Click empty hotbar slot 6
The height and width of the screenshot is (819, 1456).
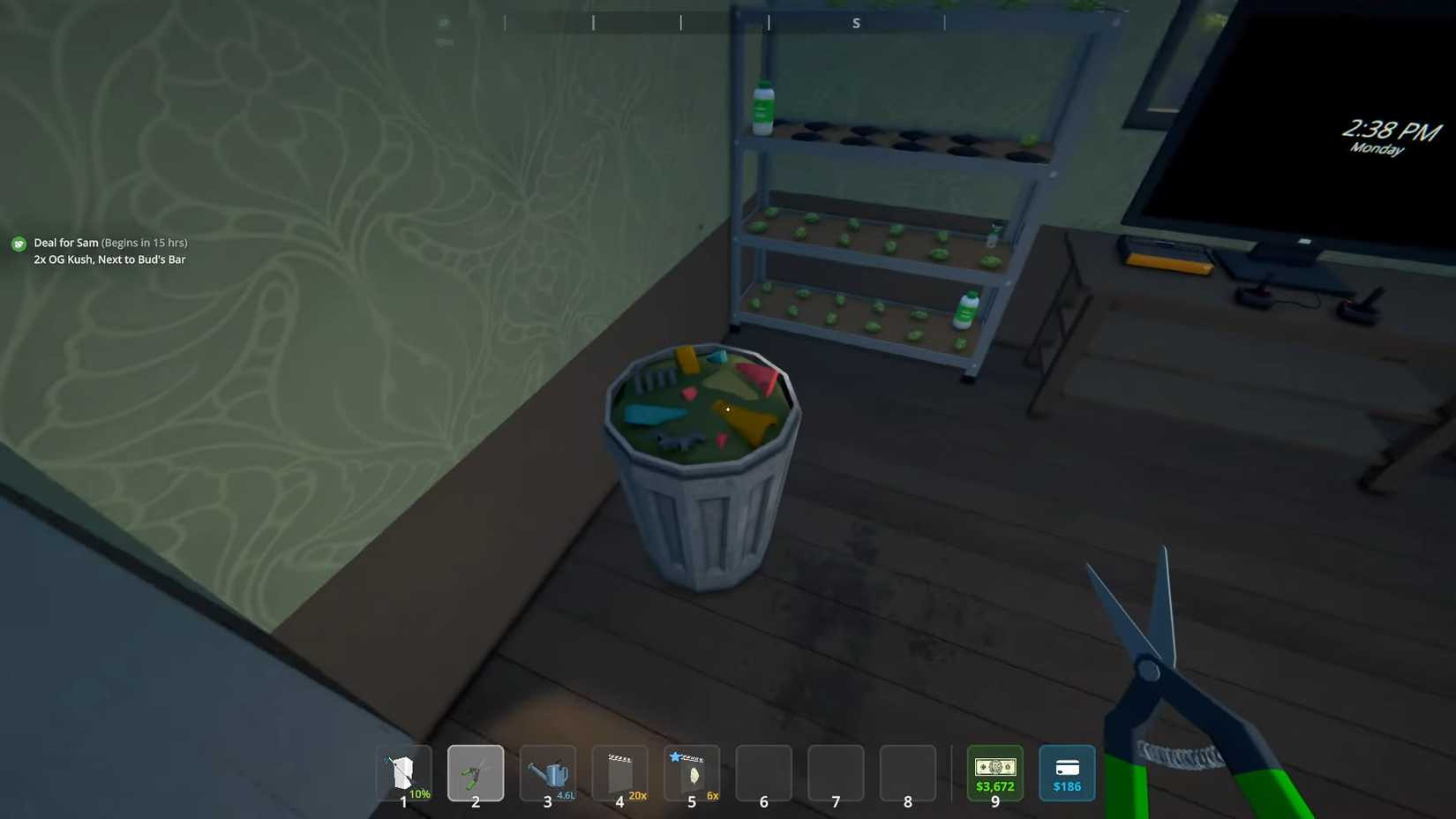pyautogui.click(x=763, y=772)
